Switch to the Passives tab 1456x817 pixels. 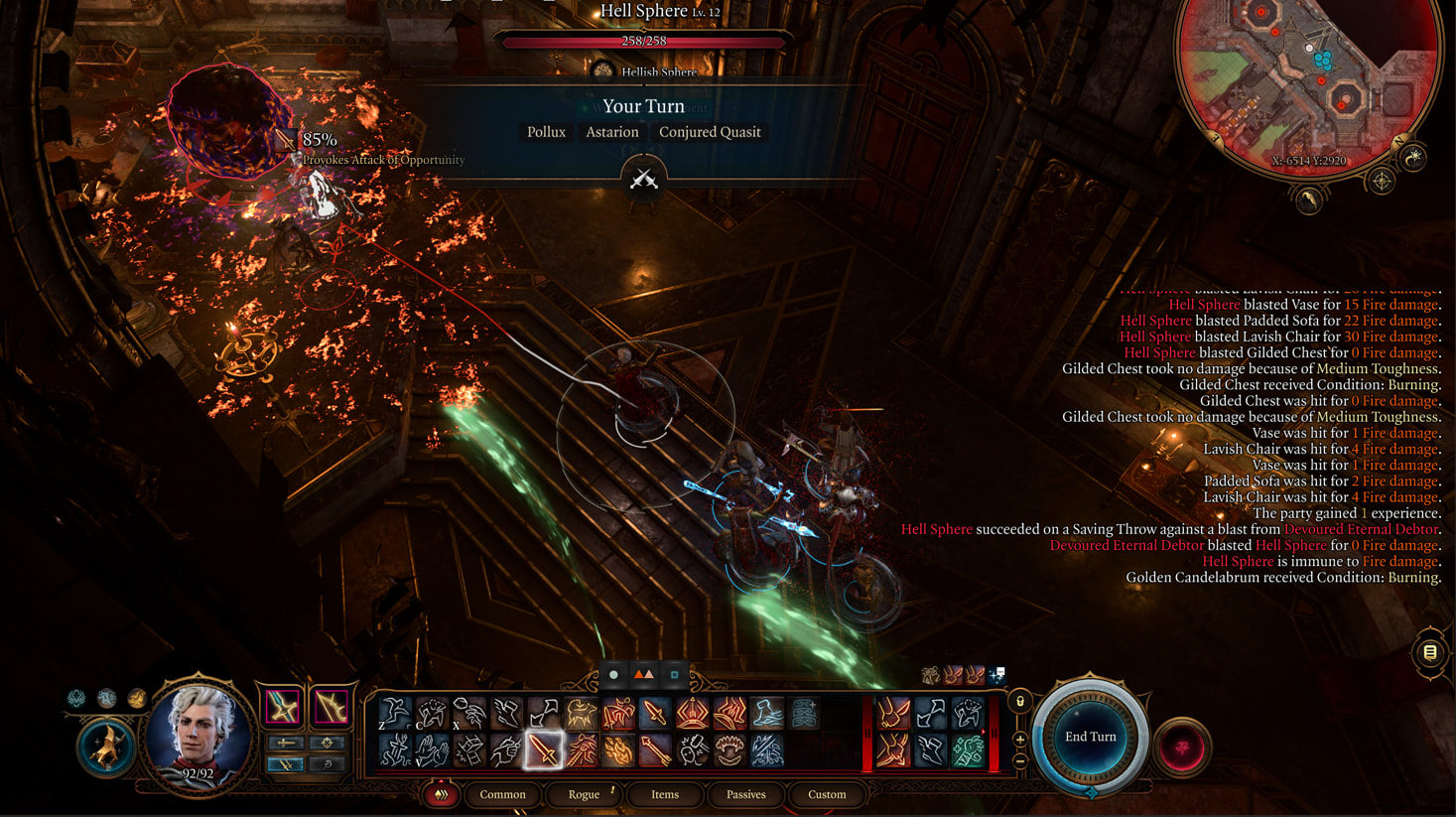(745, 794)
